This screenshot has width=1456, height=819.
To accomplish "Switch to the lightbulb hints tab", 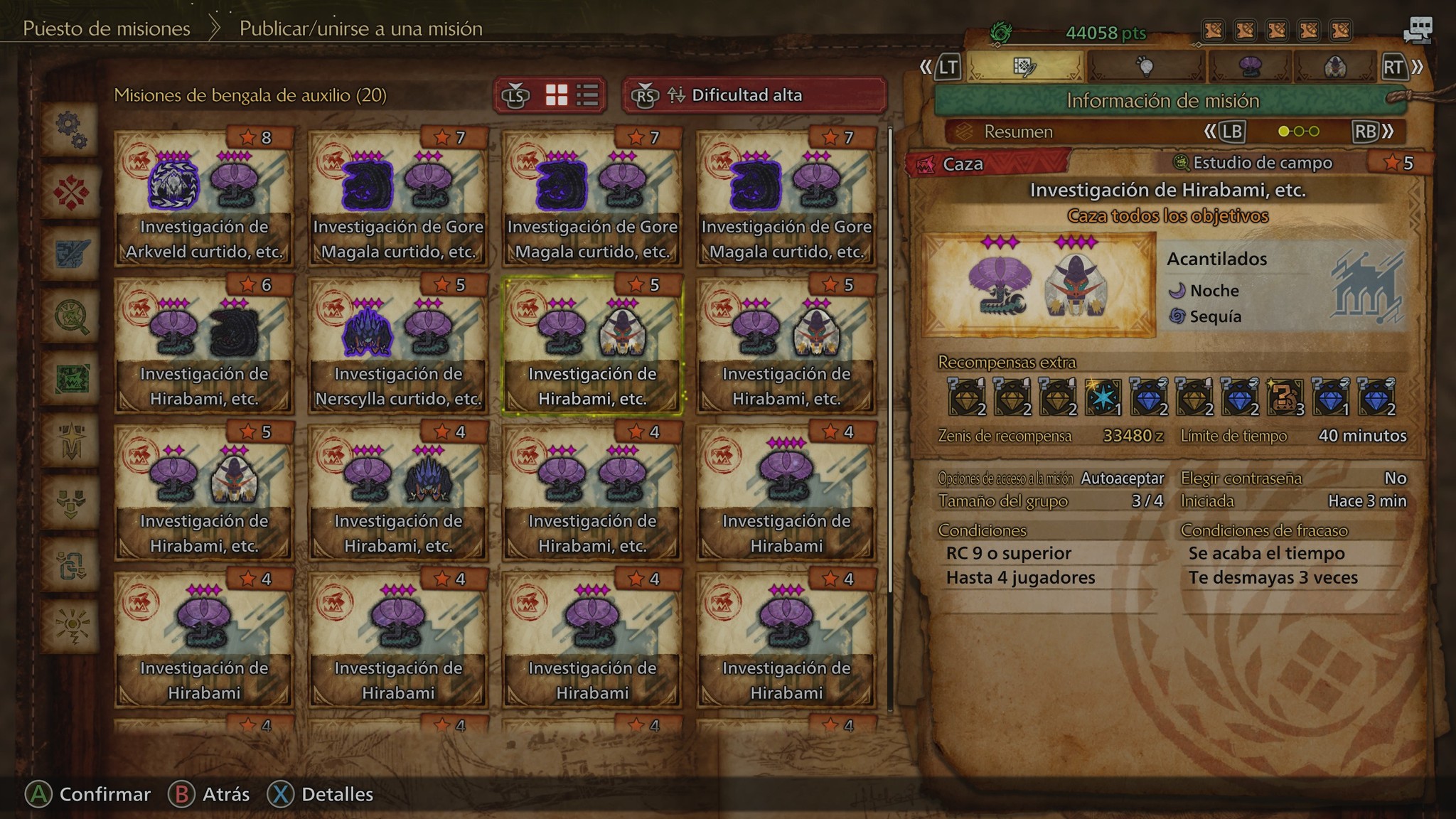I will coord(1145,67).
